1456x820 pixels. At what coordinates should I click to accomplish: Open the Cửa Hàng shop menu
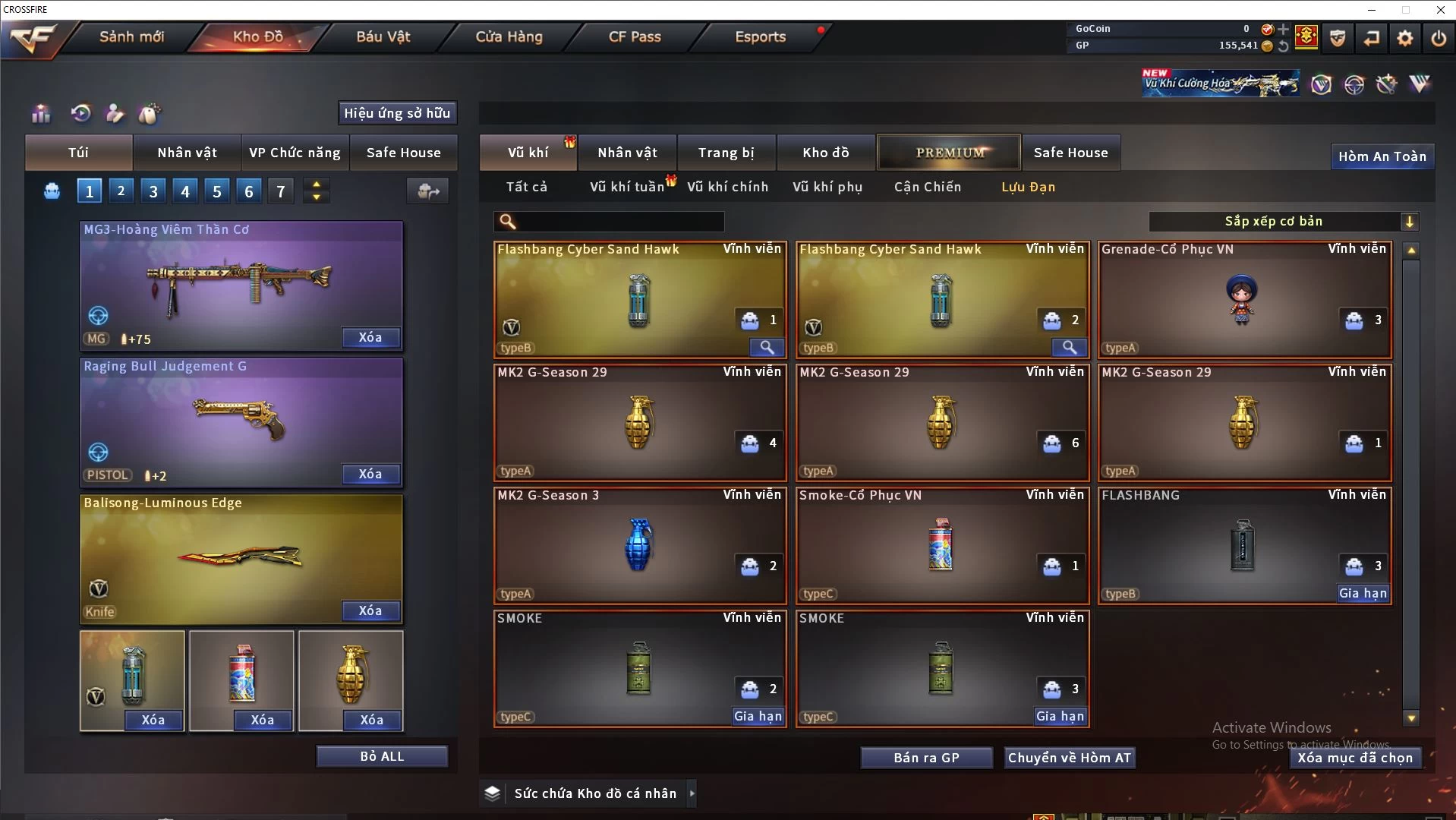509,36
